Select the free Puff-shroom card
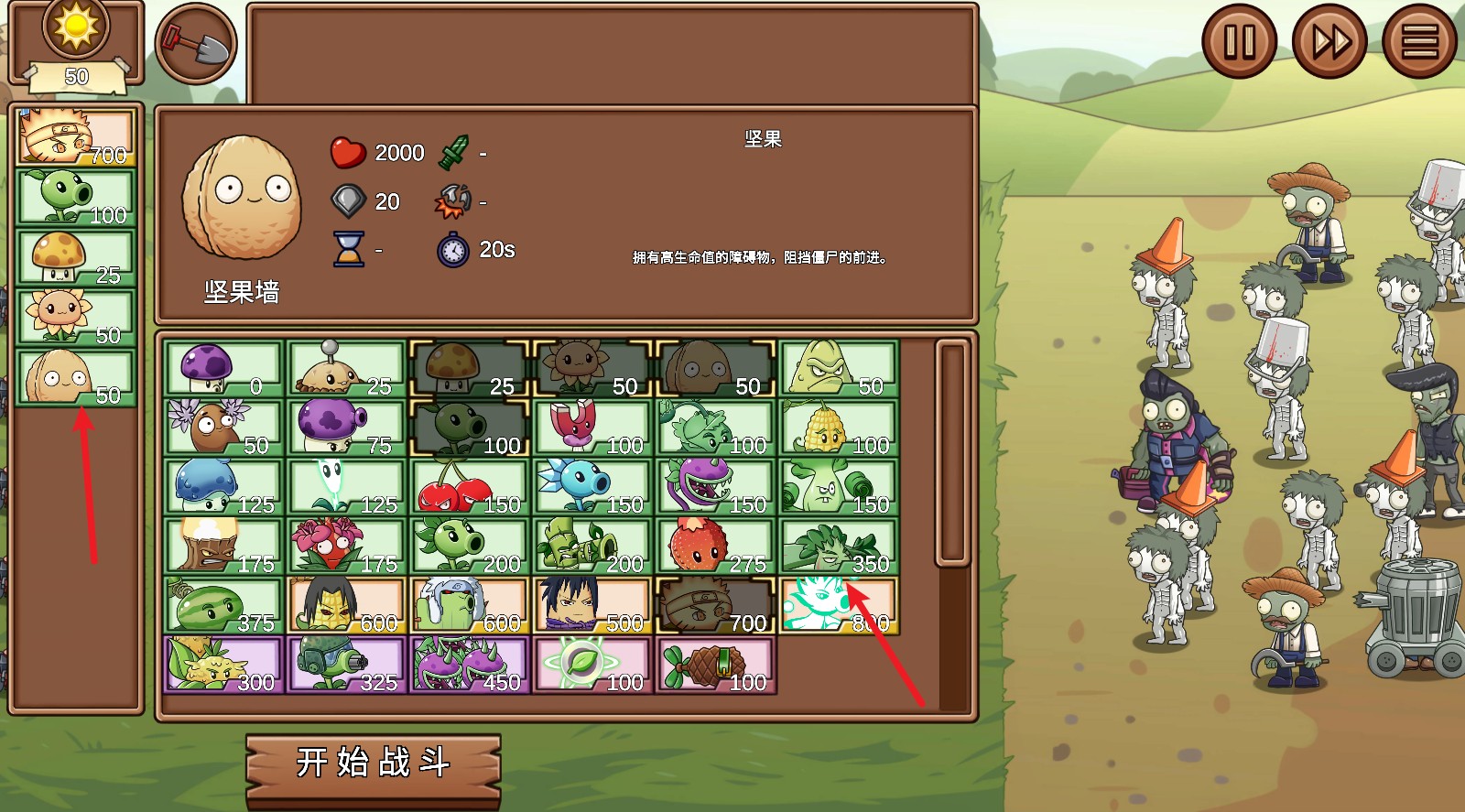 point(222,366)
